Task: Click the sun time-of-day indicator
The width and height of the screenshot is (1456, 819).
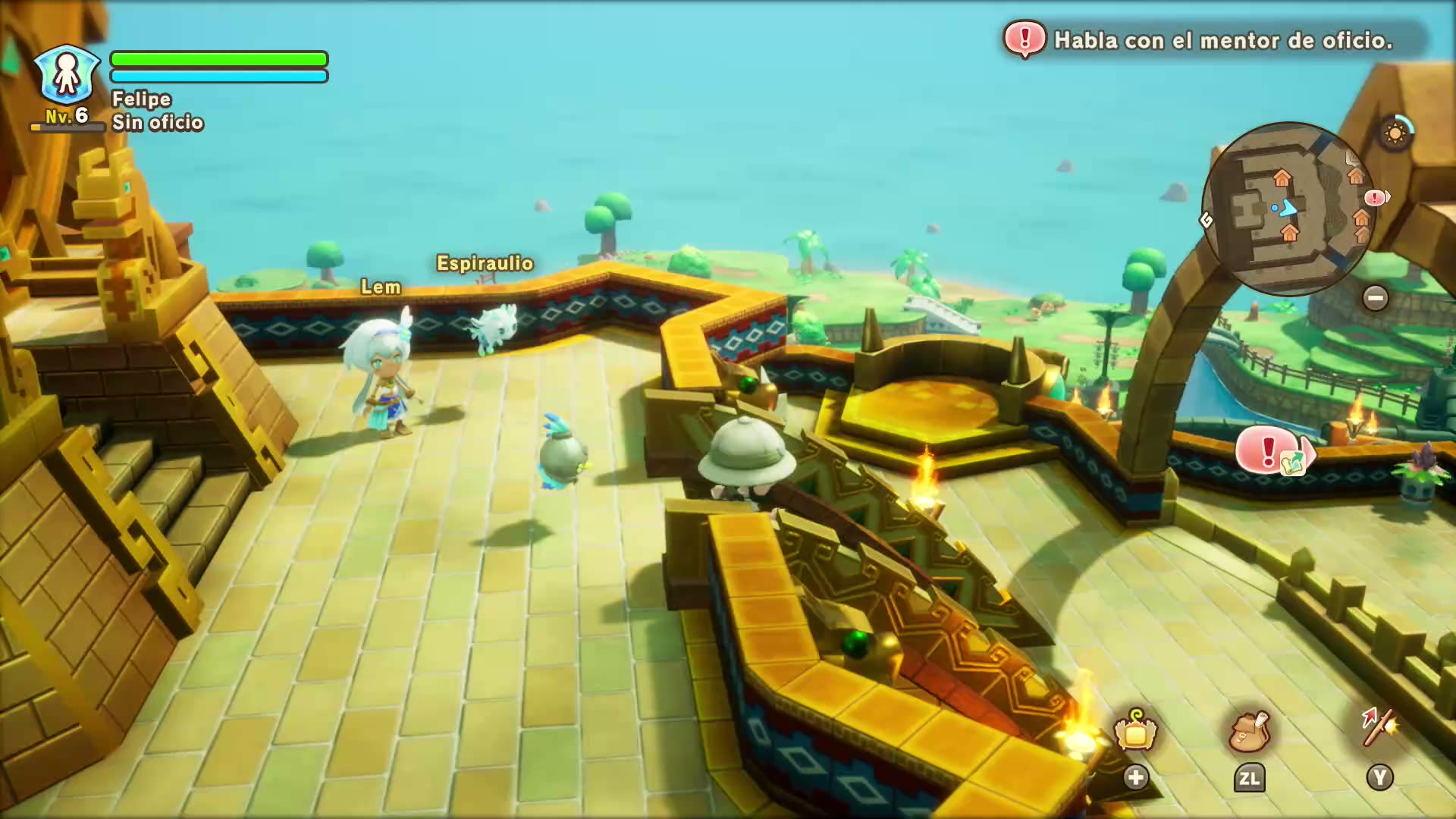Action: click(1395, 133)
